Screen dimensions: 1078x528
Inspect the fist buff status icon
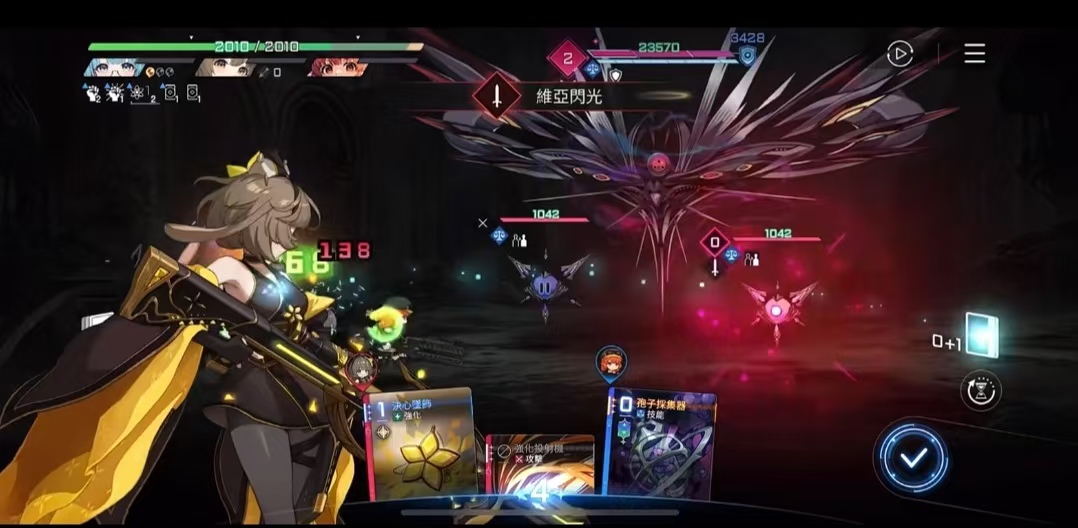click(x=90, y=94)
